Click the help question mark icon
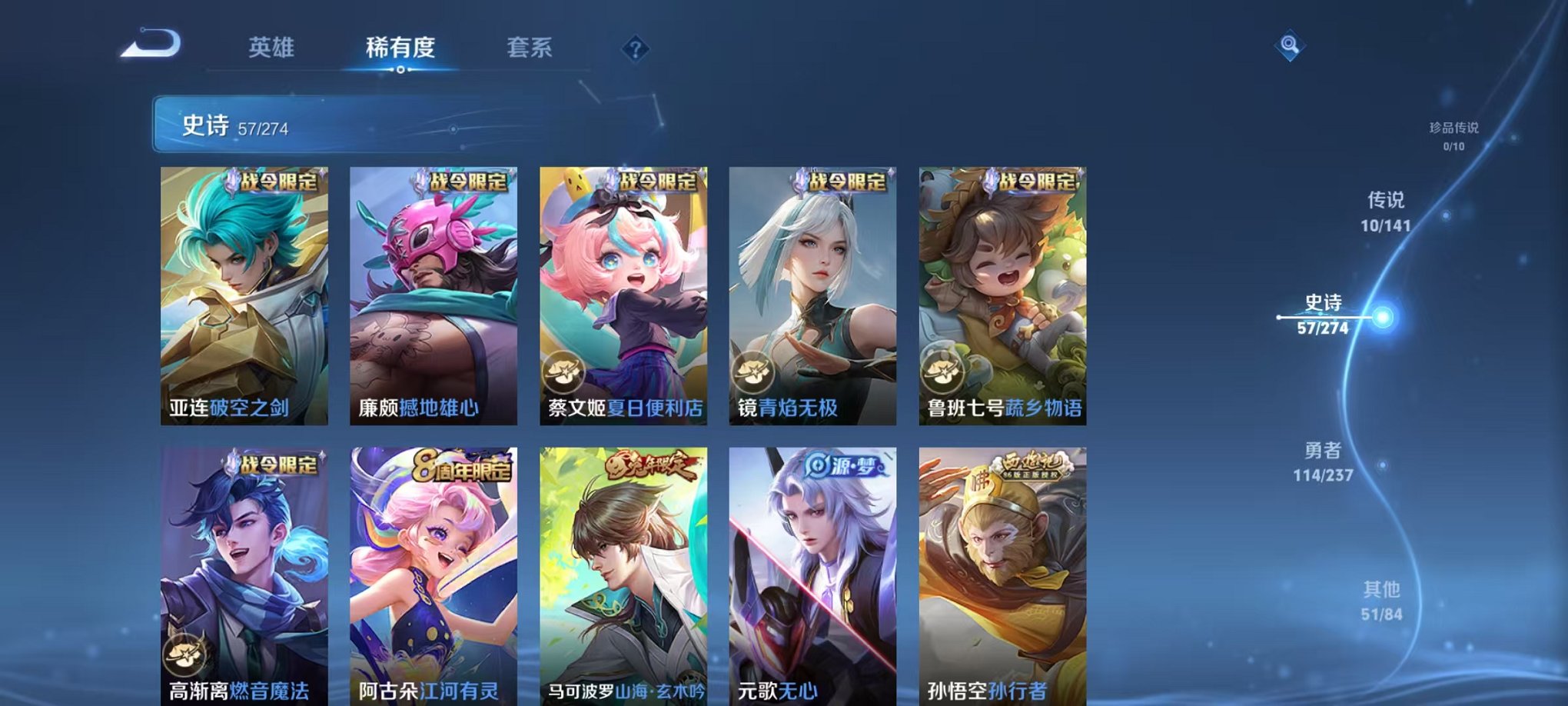 [633, 50]
